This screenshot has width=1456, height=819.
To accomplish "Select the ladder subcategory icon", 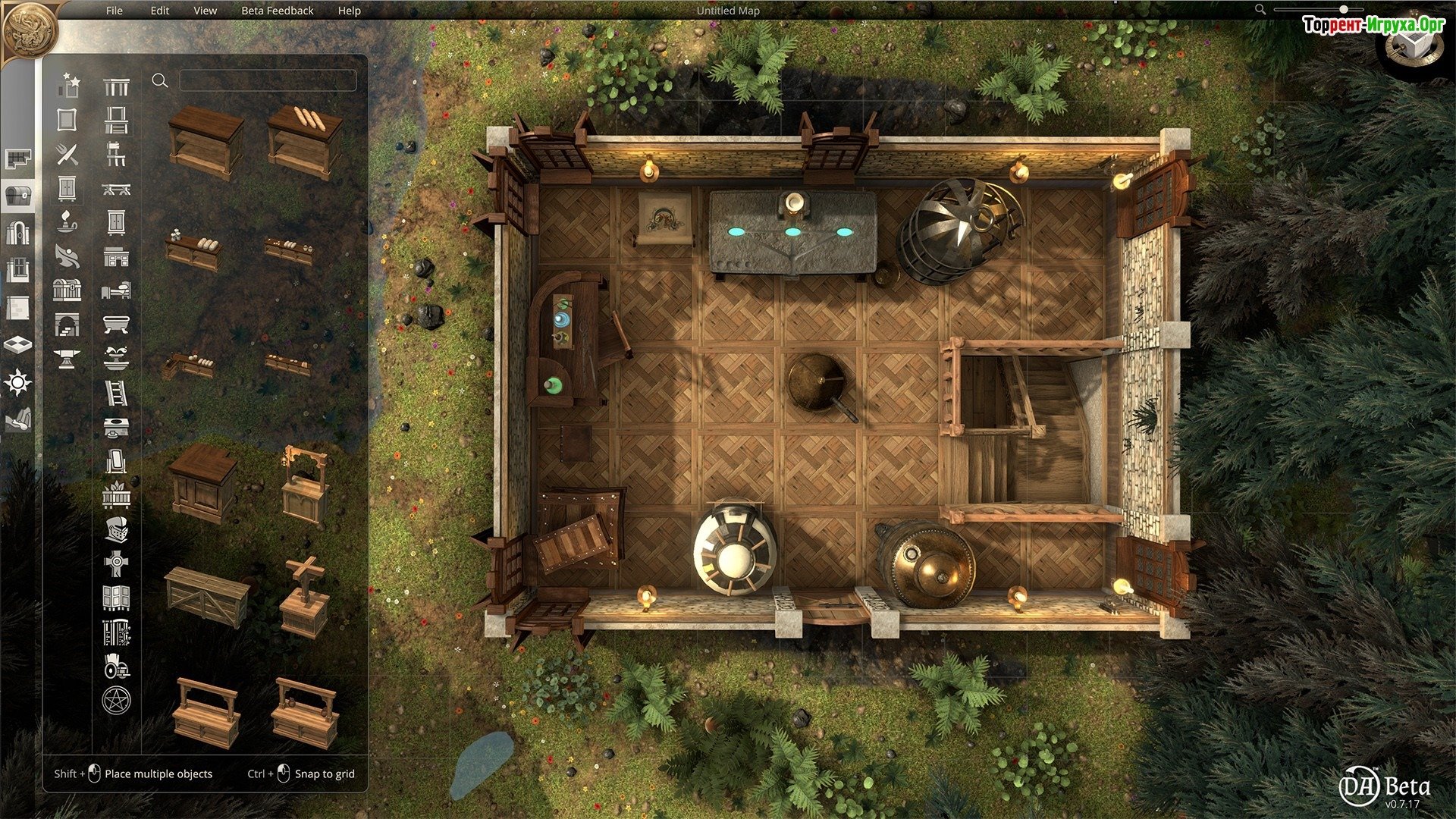I will pos(116,393).
